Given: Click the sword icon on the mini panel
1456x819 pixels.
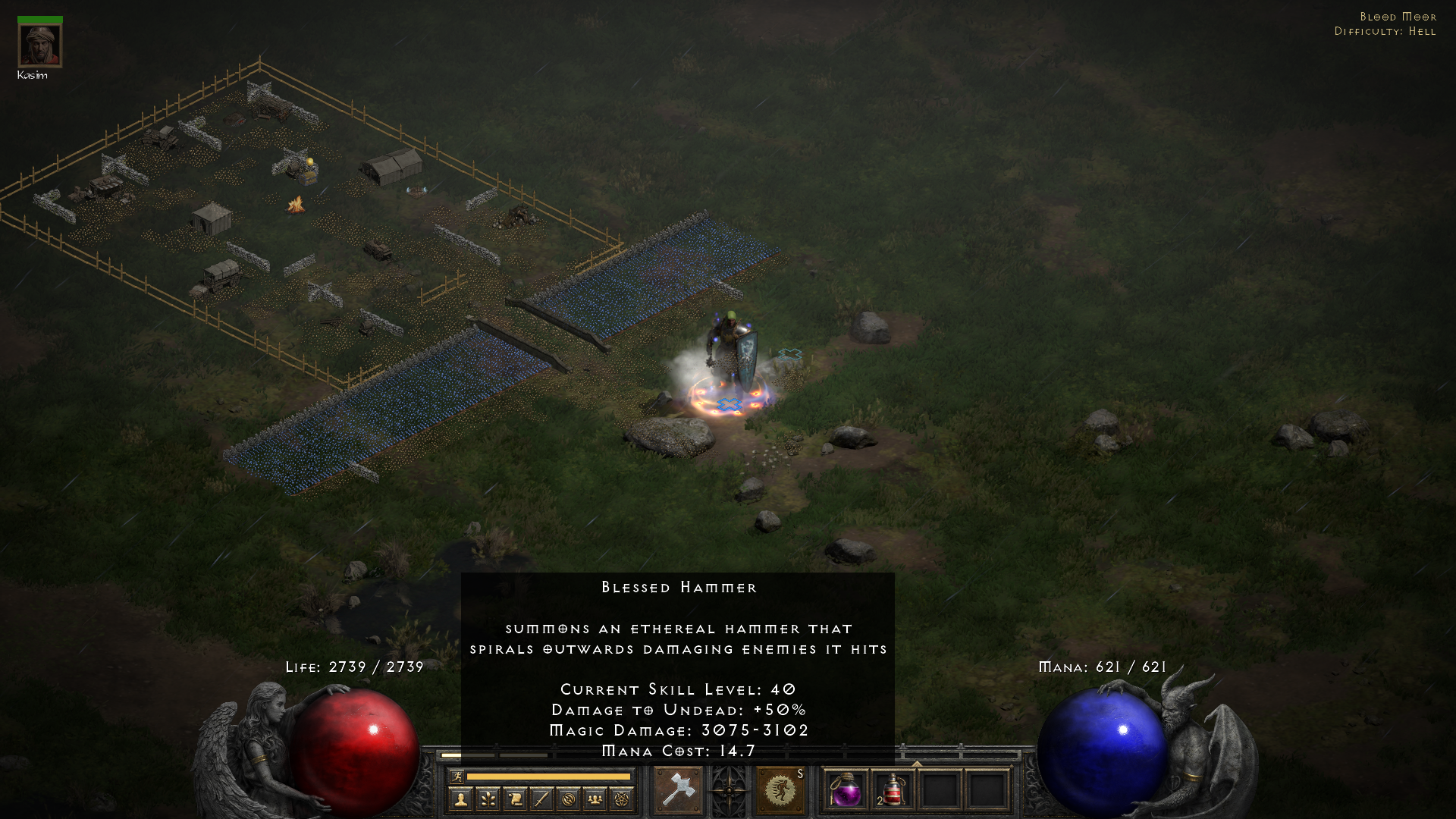Looking at the screenshot, I should 541,800.
